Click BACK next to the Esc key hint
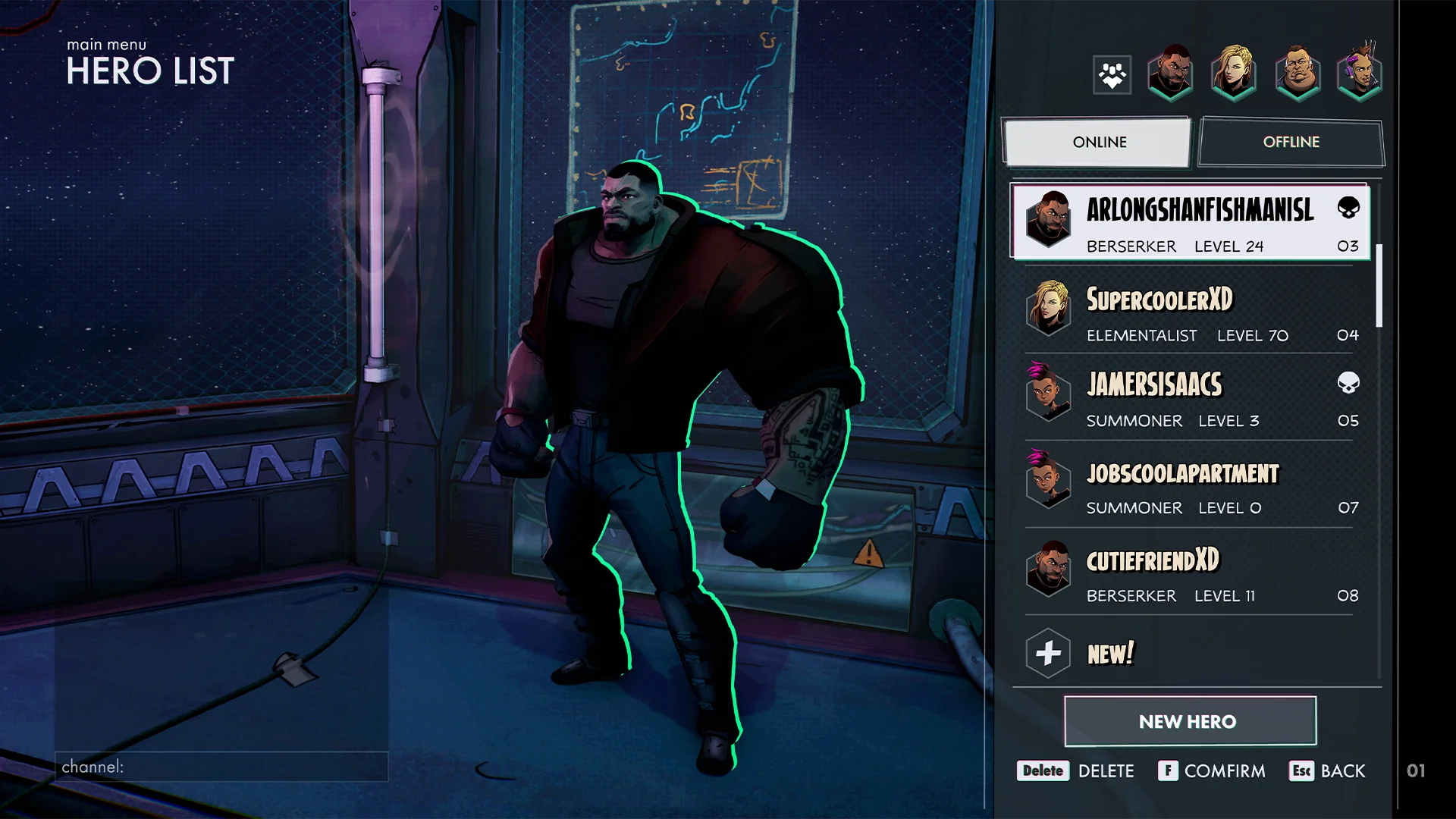 pos(1343,770)
